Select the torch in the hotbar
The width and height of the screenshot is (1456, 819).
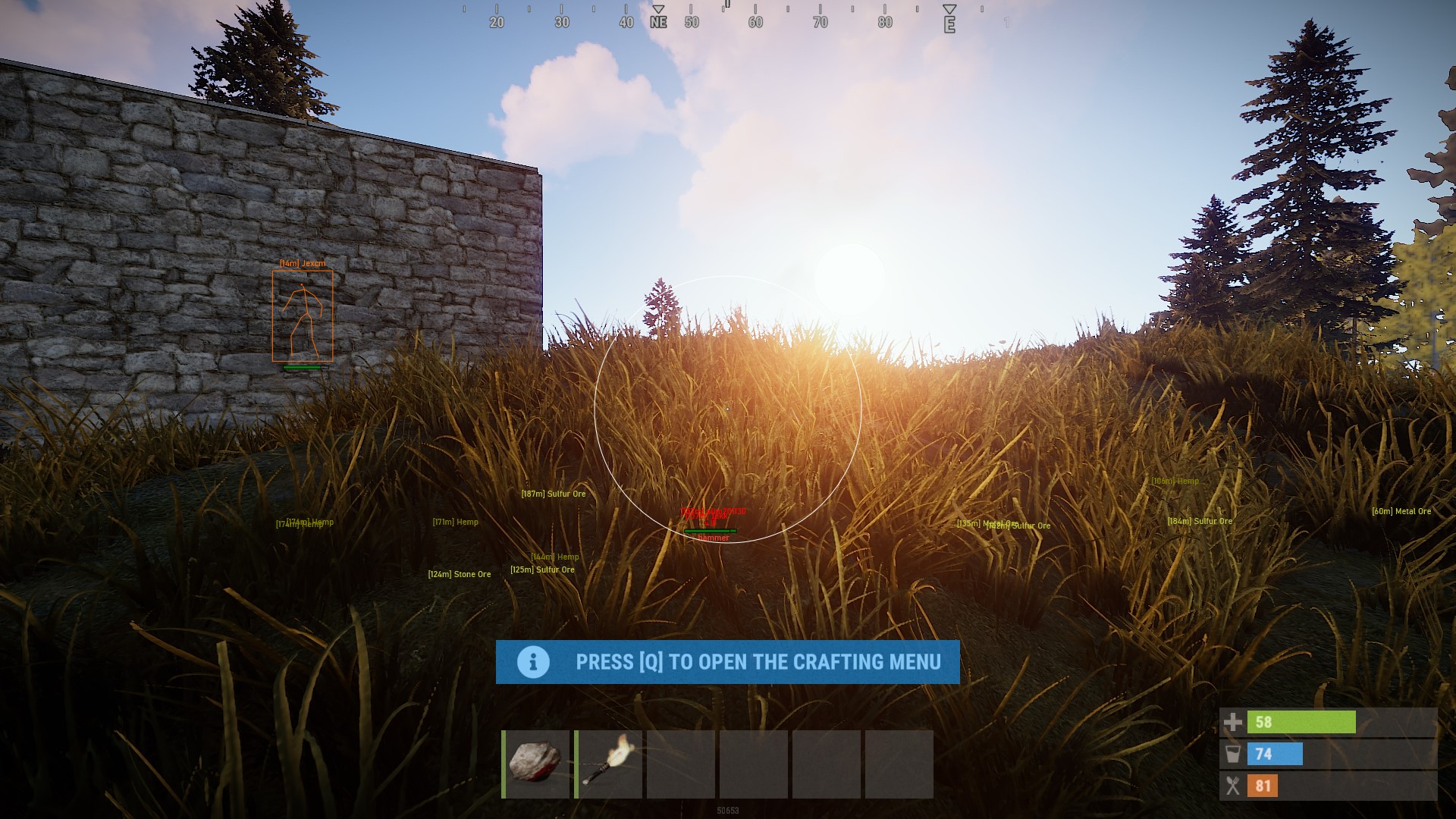(609, 766)
